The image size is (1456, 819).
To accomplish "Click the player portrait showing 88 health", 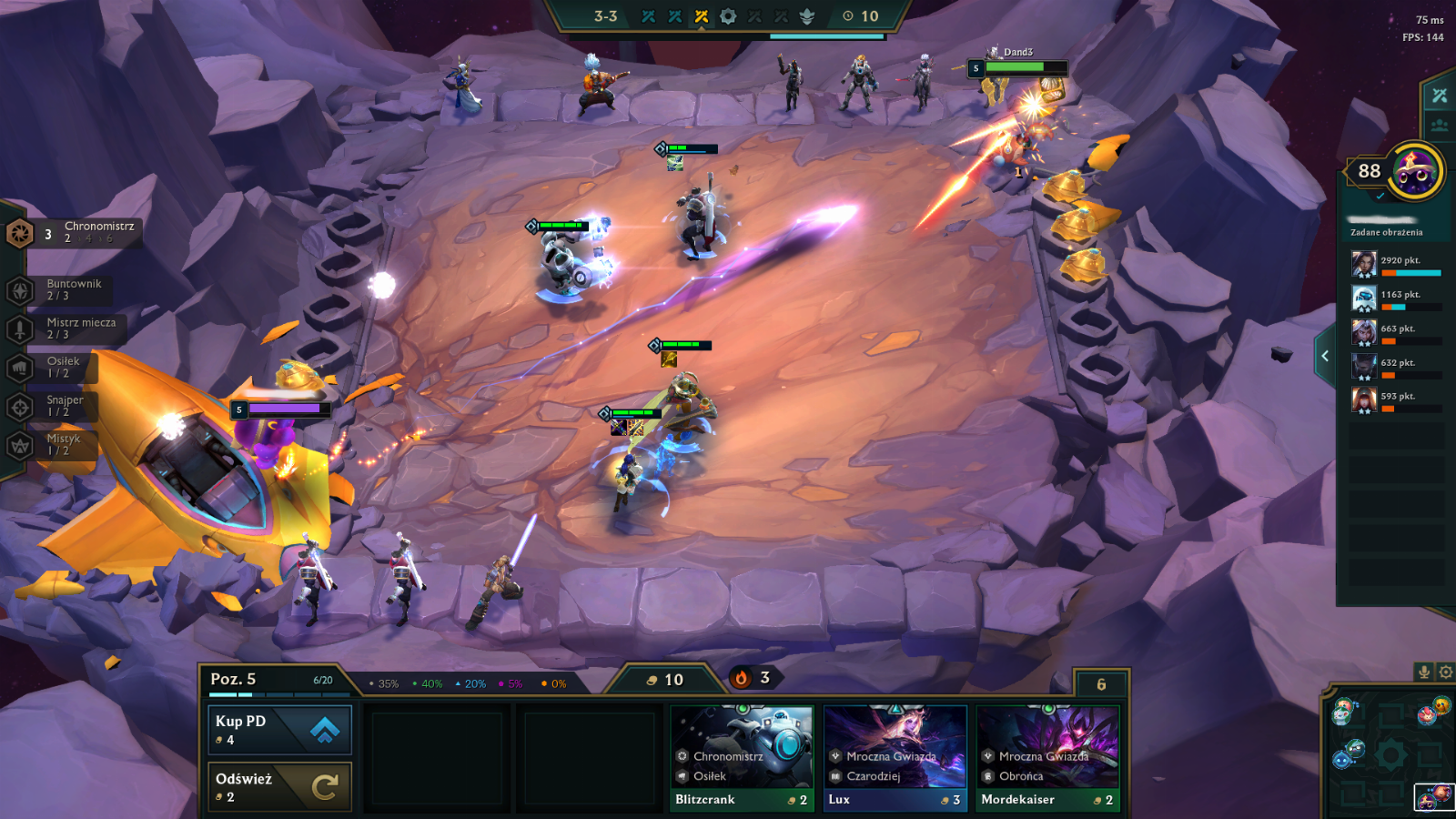I will click(x=1416, y=170).
